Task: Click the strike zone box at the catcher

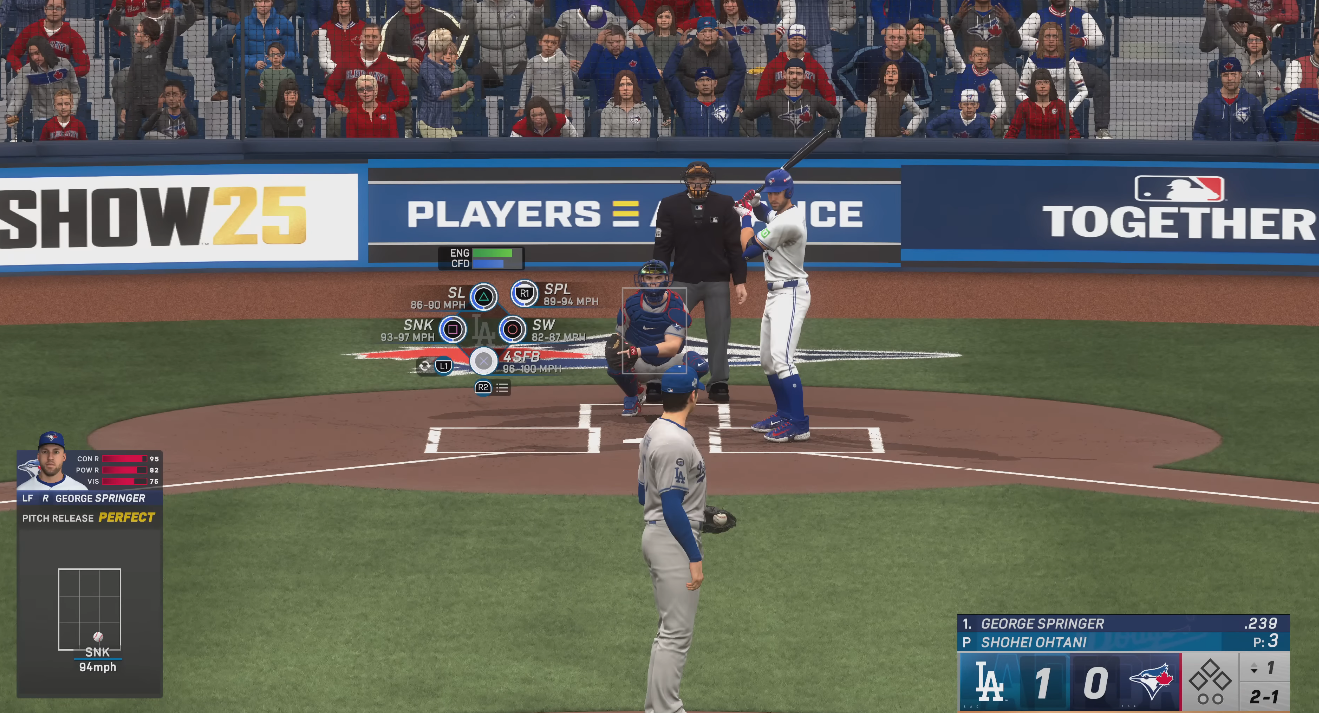Action: coord(654,331)
